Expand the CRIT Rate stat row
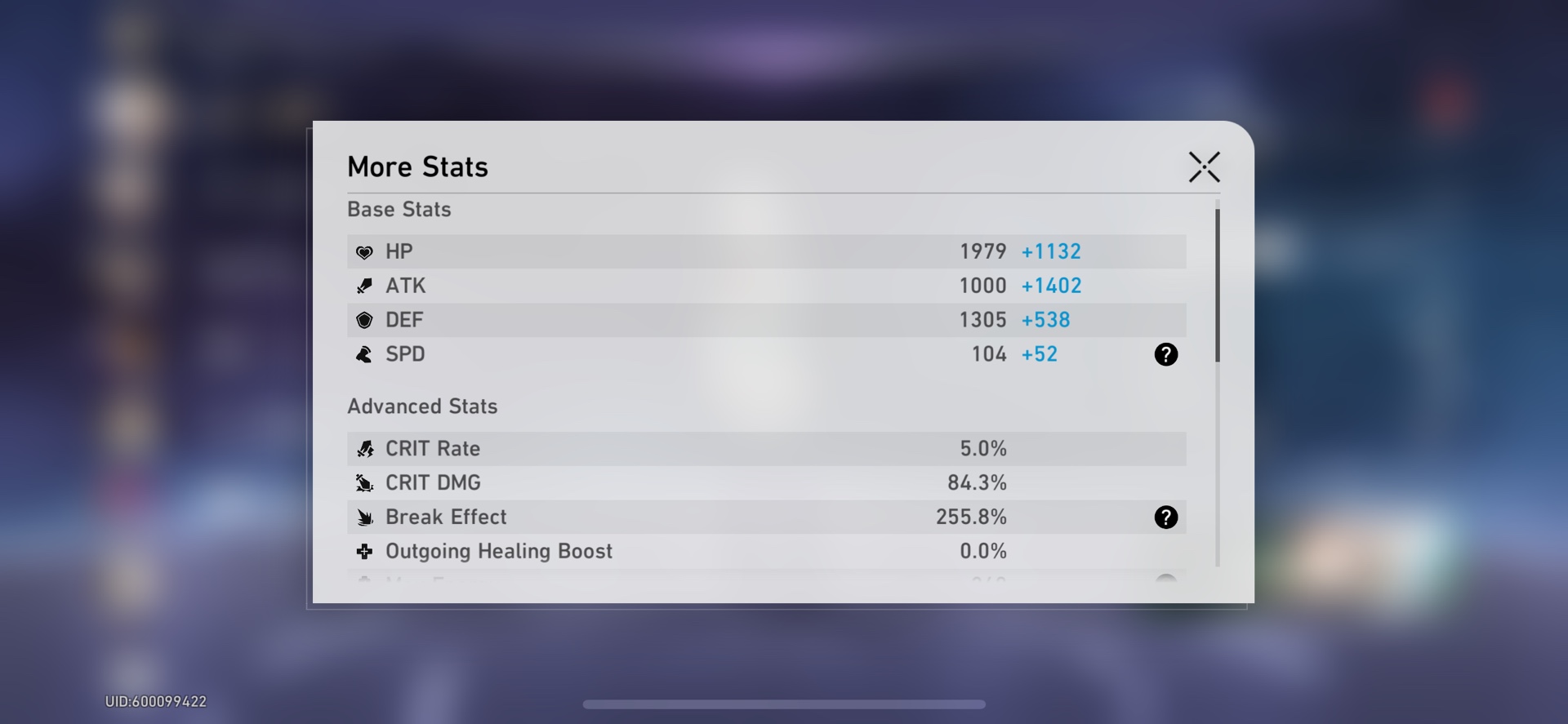1568x724 pixels. pyautogui.click(x=766, y=448)
